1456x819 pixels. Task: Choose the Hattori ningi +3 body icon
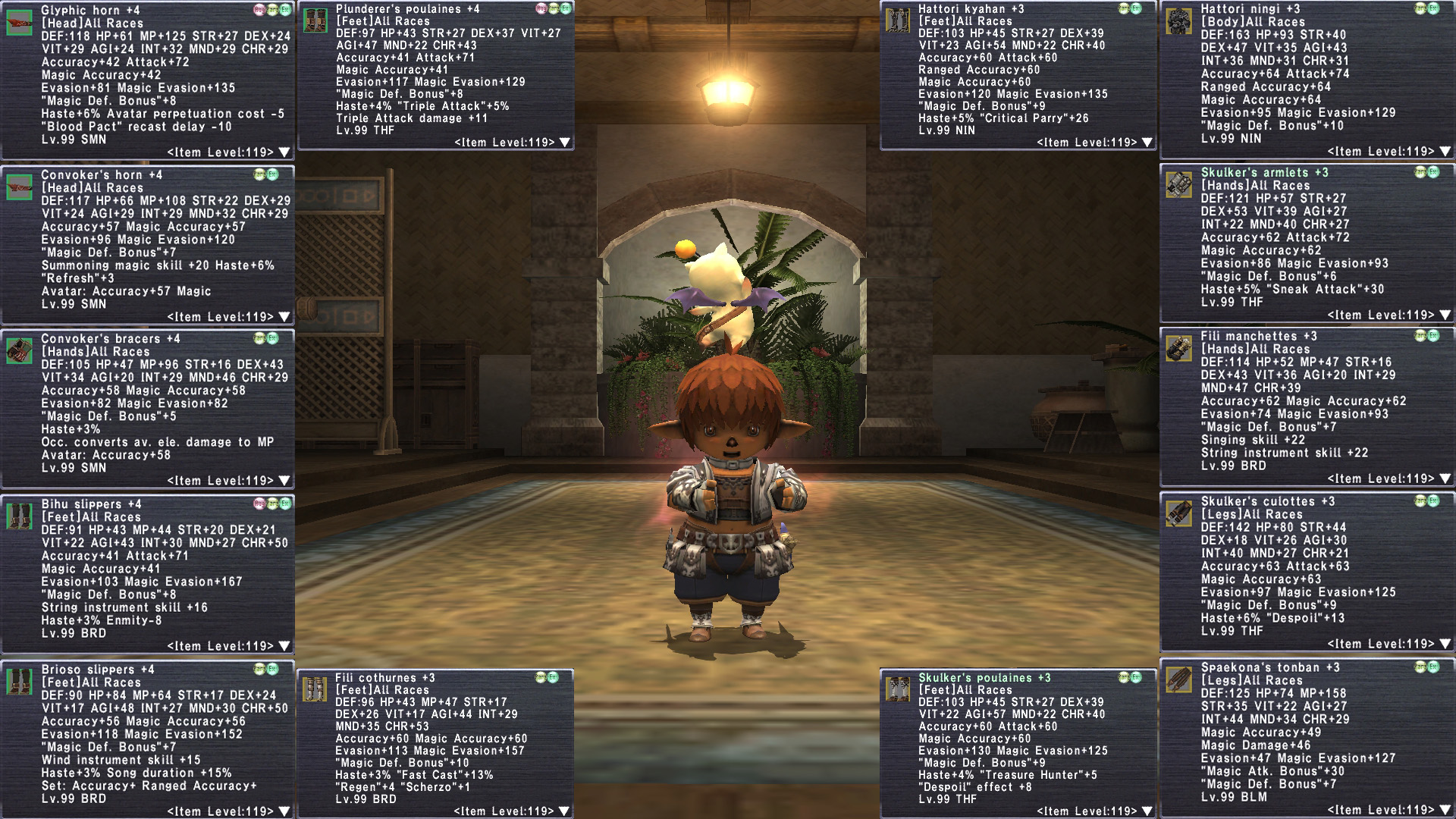click(x=1179, y=21)
